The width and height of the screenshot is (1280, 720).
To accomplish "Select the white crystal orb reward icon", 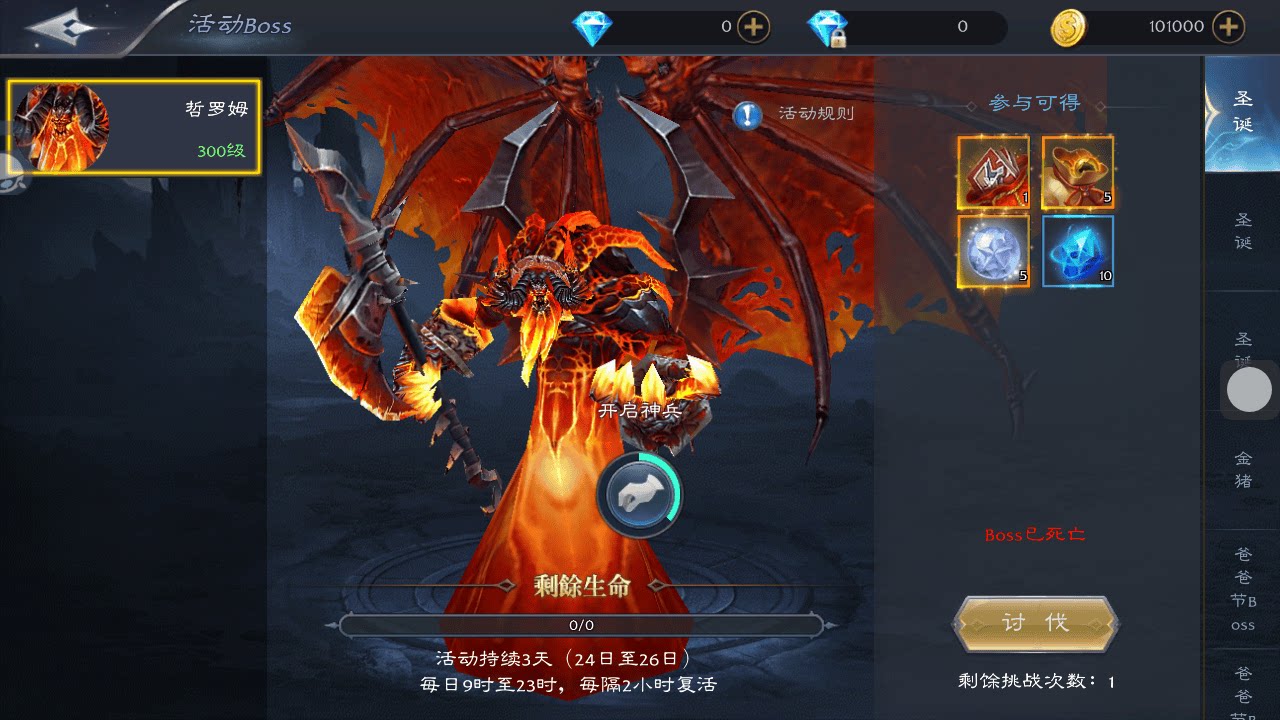I will click(x=993, y=250).
